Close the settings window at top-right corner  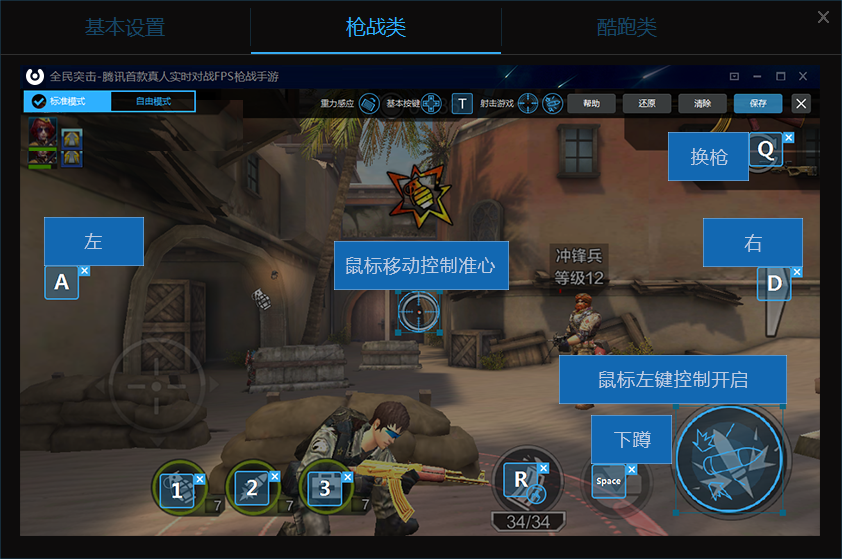823,17
